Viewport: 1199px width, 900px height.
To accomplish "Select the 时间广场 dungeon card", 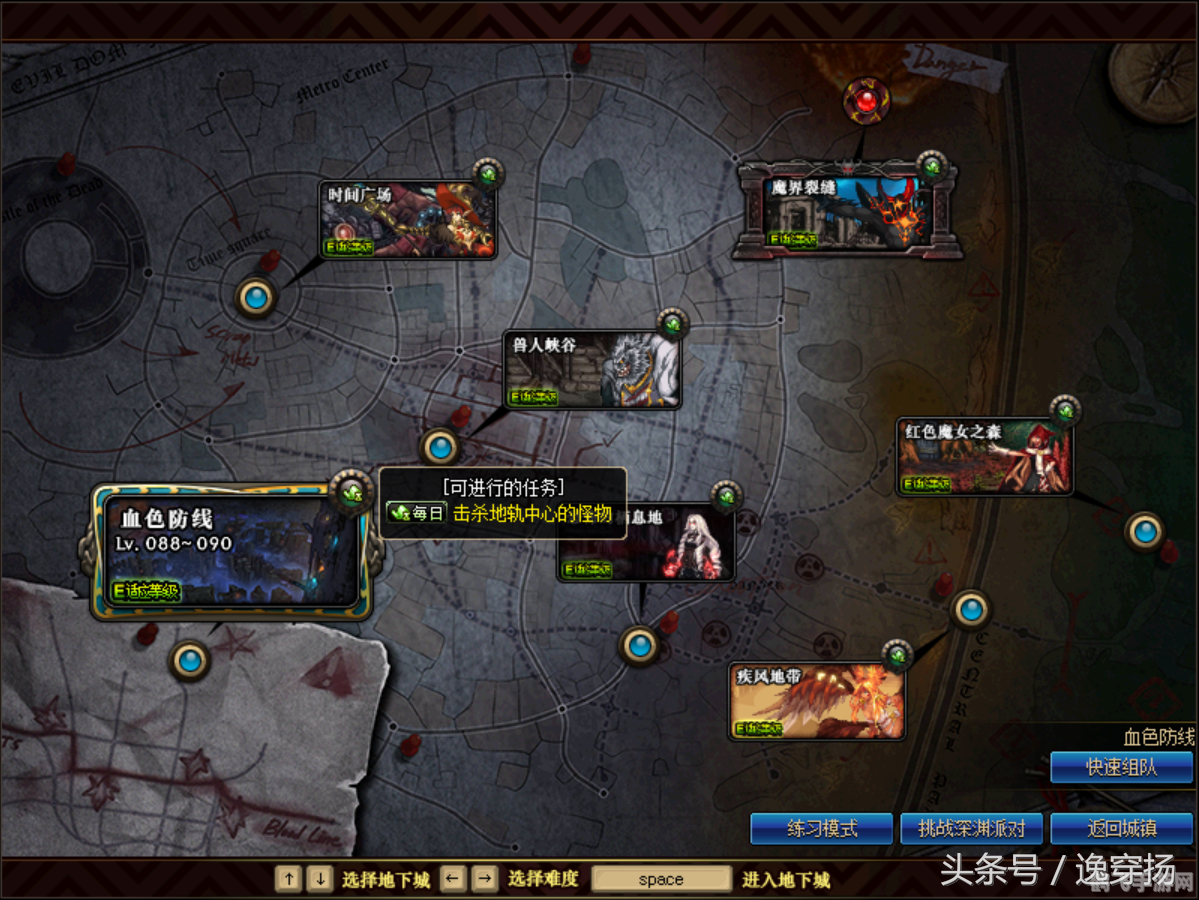I will tap(408, 221).
